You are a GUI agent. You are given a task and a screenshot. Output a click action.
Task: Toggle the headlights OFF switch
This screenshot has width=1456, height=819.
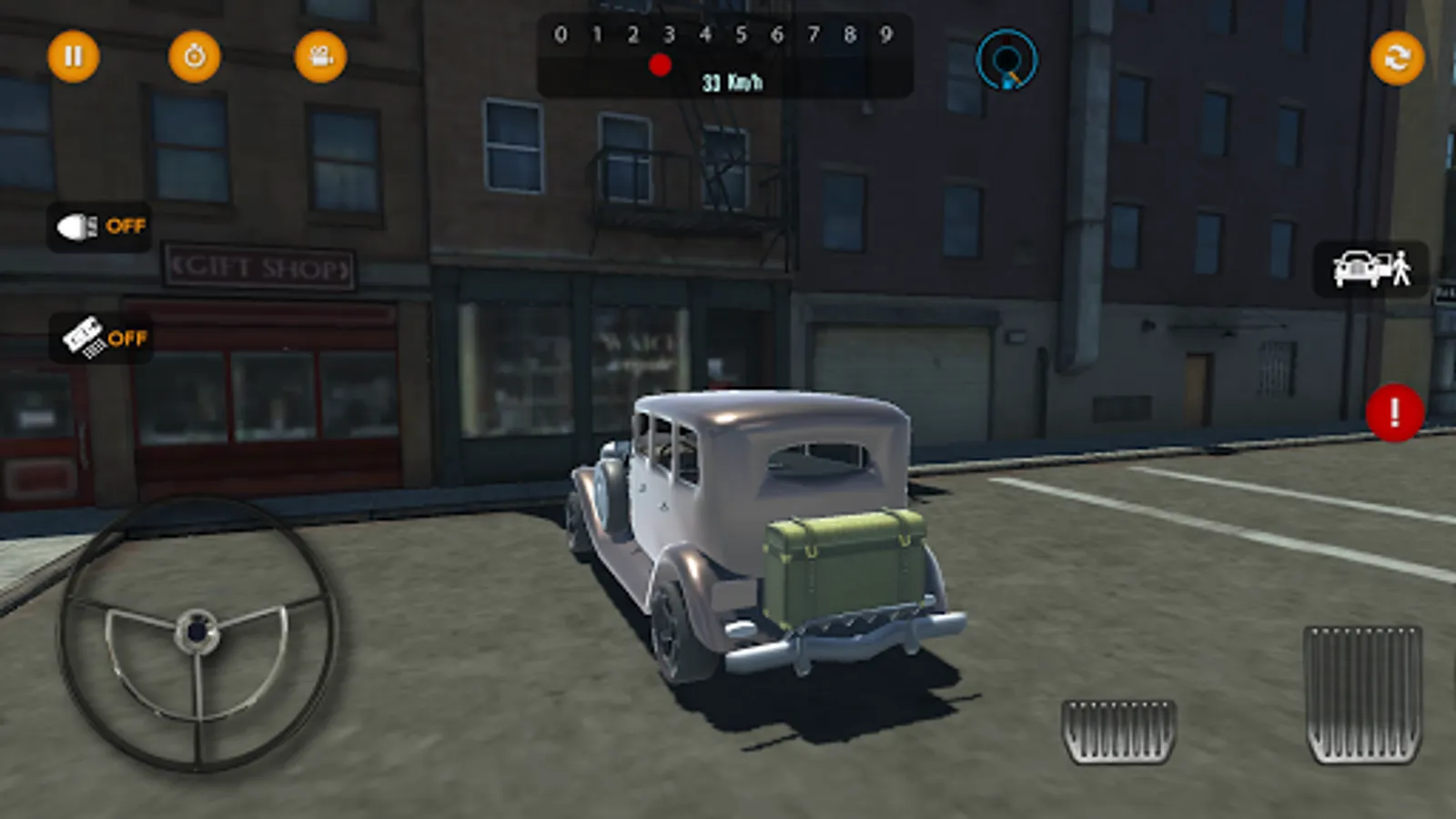point(100,226)
